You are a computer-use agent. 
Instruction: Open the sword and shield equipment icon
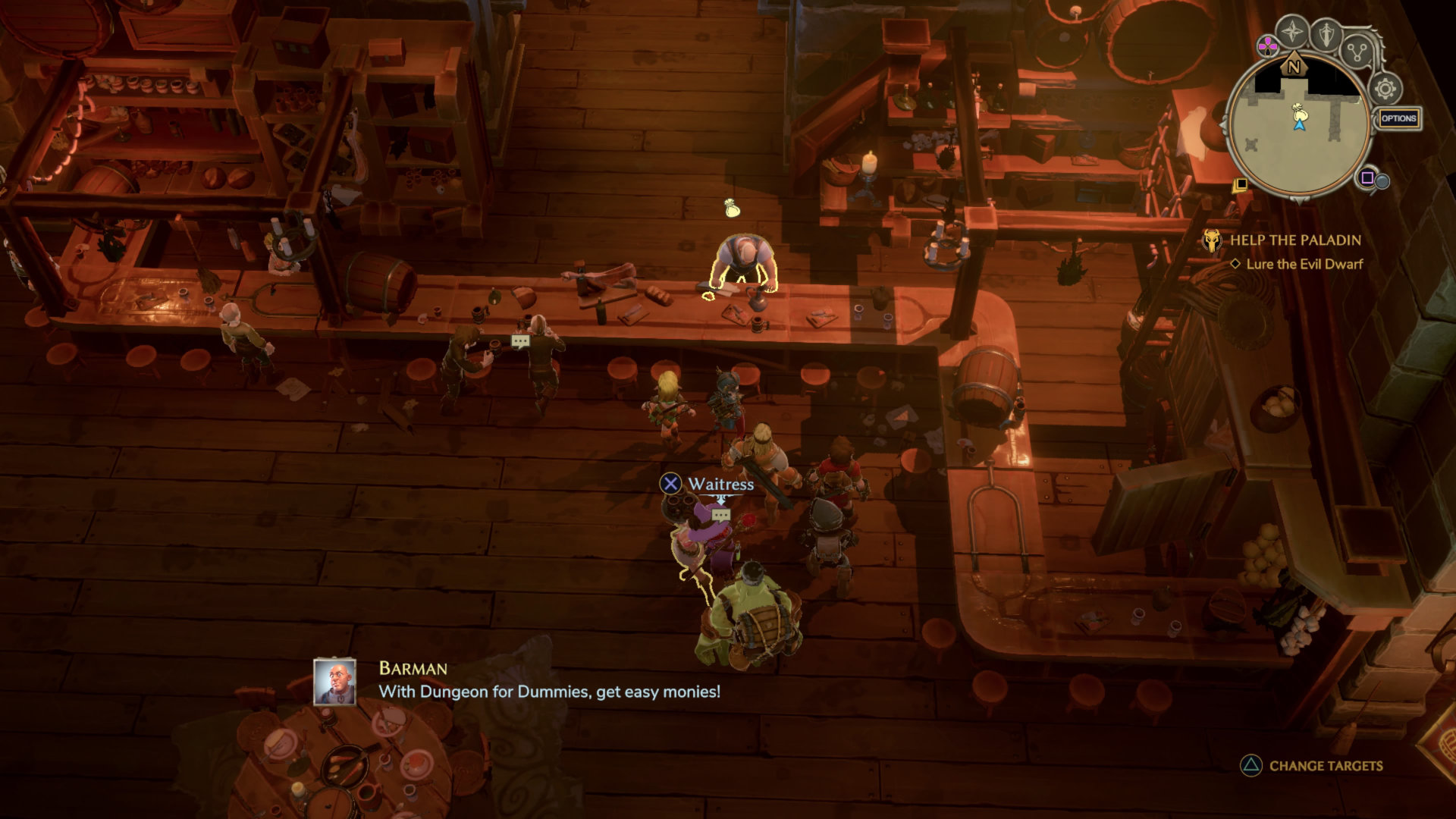pos(1326,33)
